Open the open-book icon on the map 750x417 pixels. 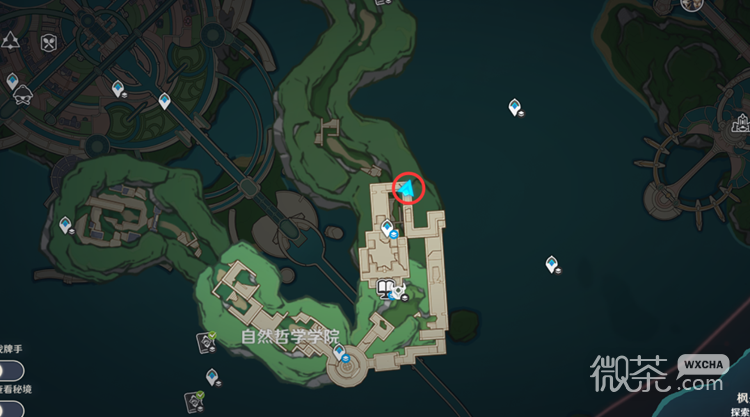[386, 289]
